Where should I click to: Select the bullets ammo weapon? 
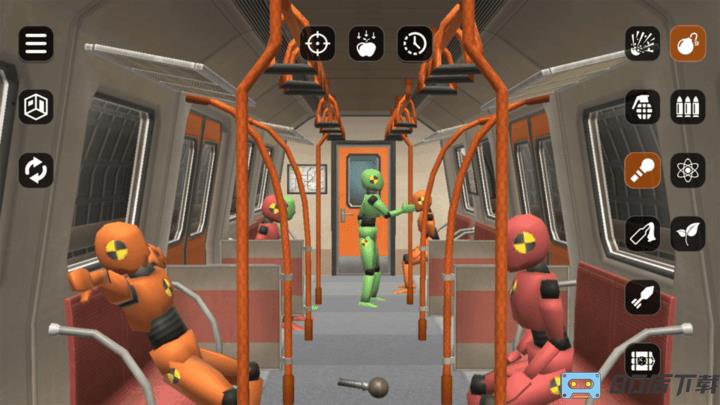coord(688,106)
